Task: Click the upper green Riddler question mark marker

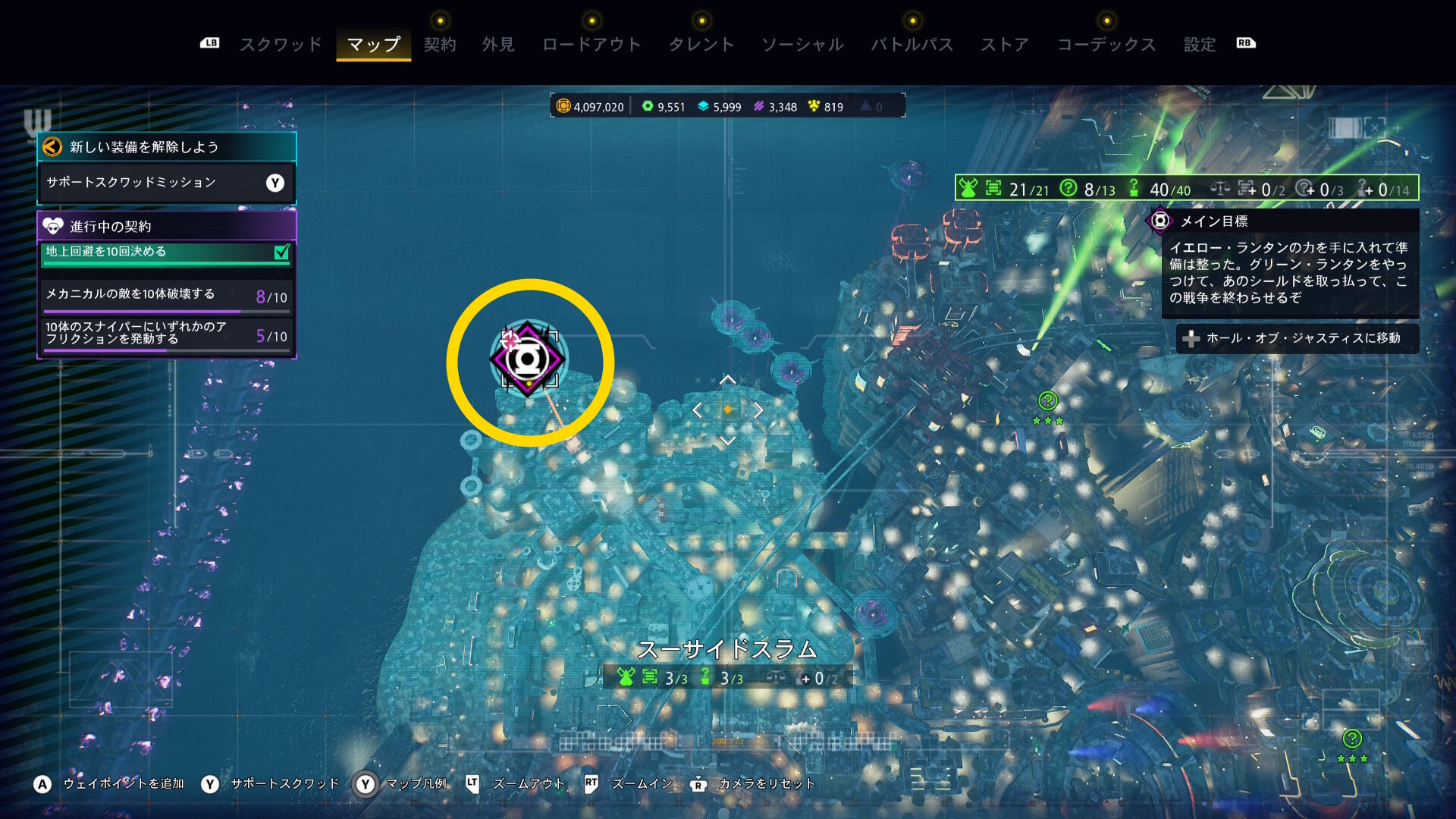Action: click(x=1047, y=400)
